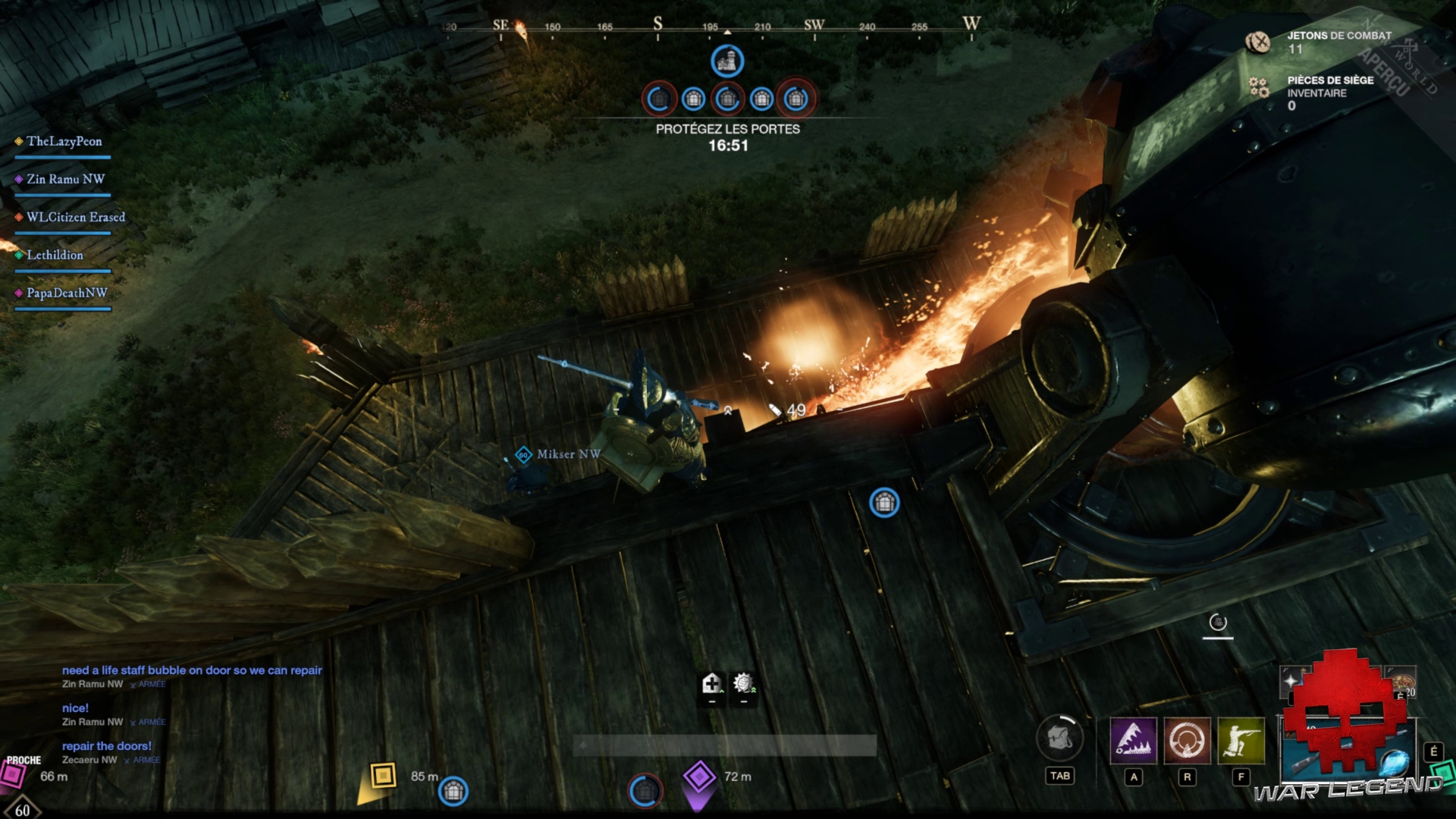Click the Jetons de combat token icon
This screenshot has height=819, width=1456.
click(1258, 42)
